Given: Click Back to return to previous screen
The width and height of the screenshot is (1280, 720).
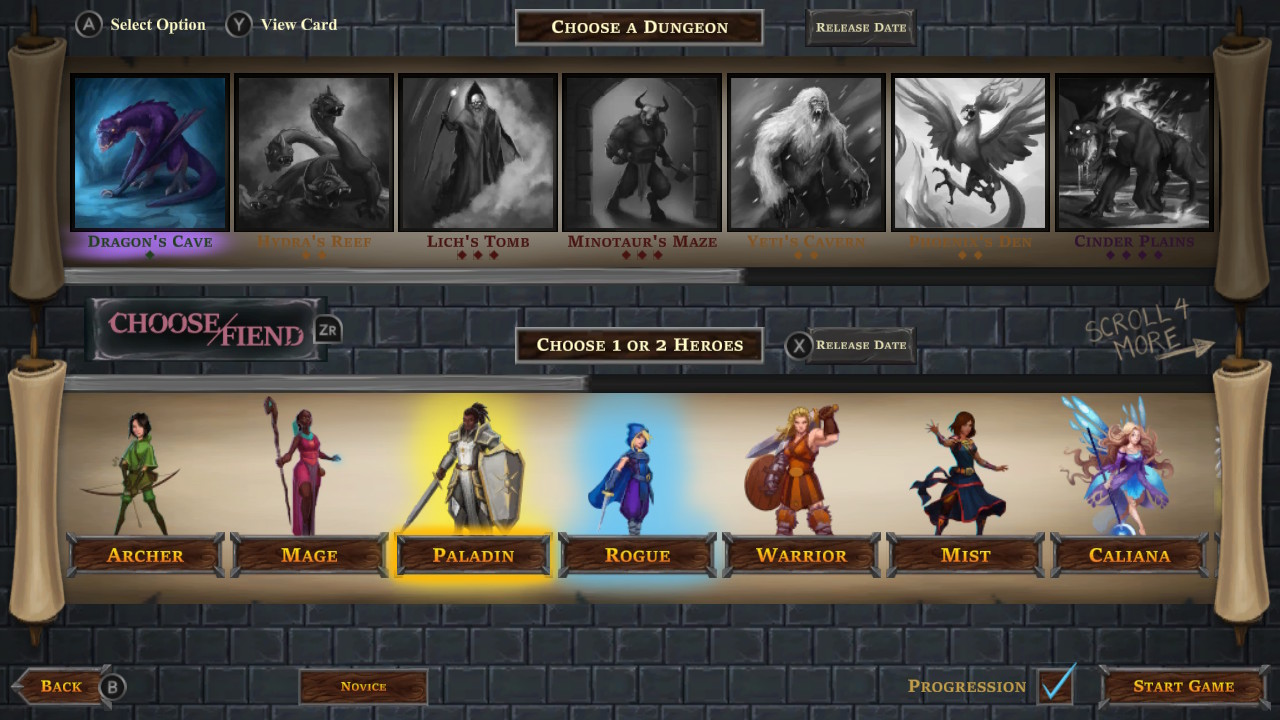Looking at the screenshot, I should (x=62, y=686).
